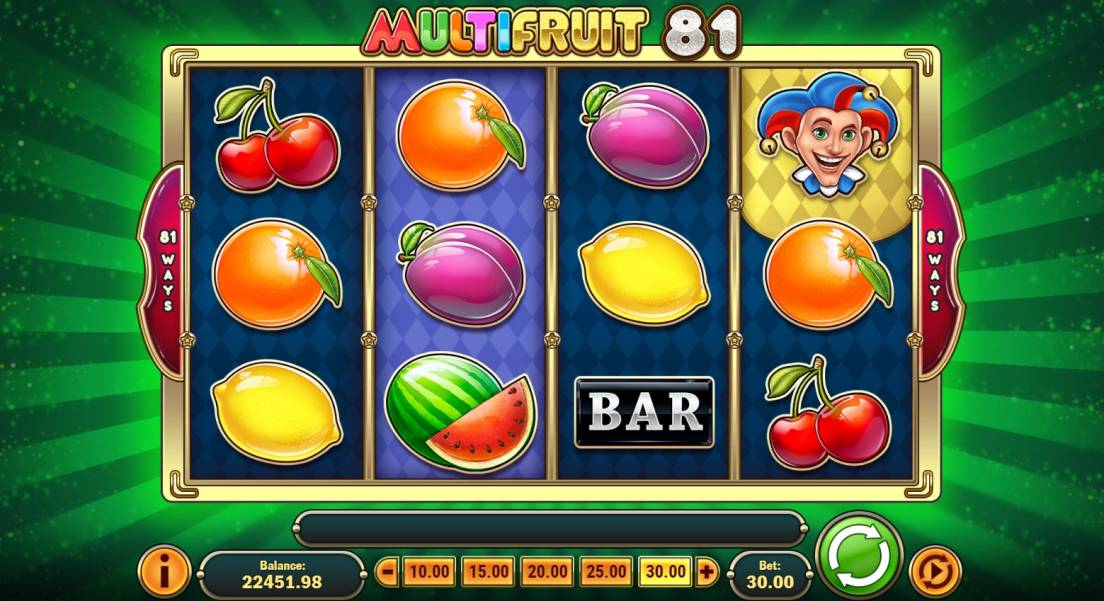1104x601 pixels.
Task: Pick the 25.00 bet amount
Action: 607,572
